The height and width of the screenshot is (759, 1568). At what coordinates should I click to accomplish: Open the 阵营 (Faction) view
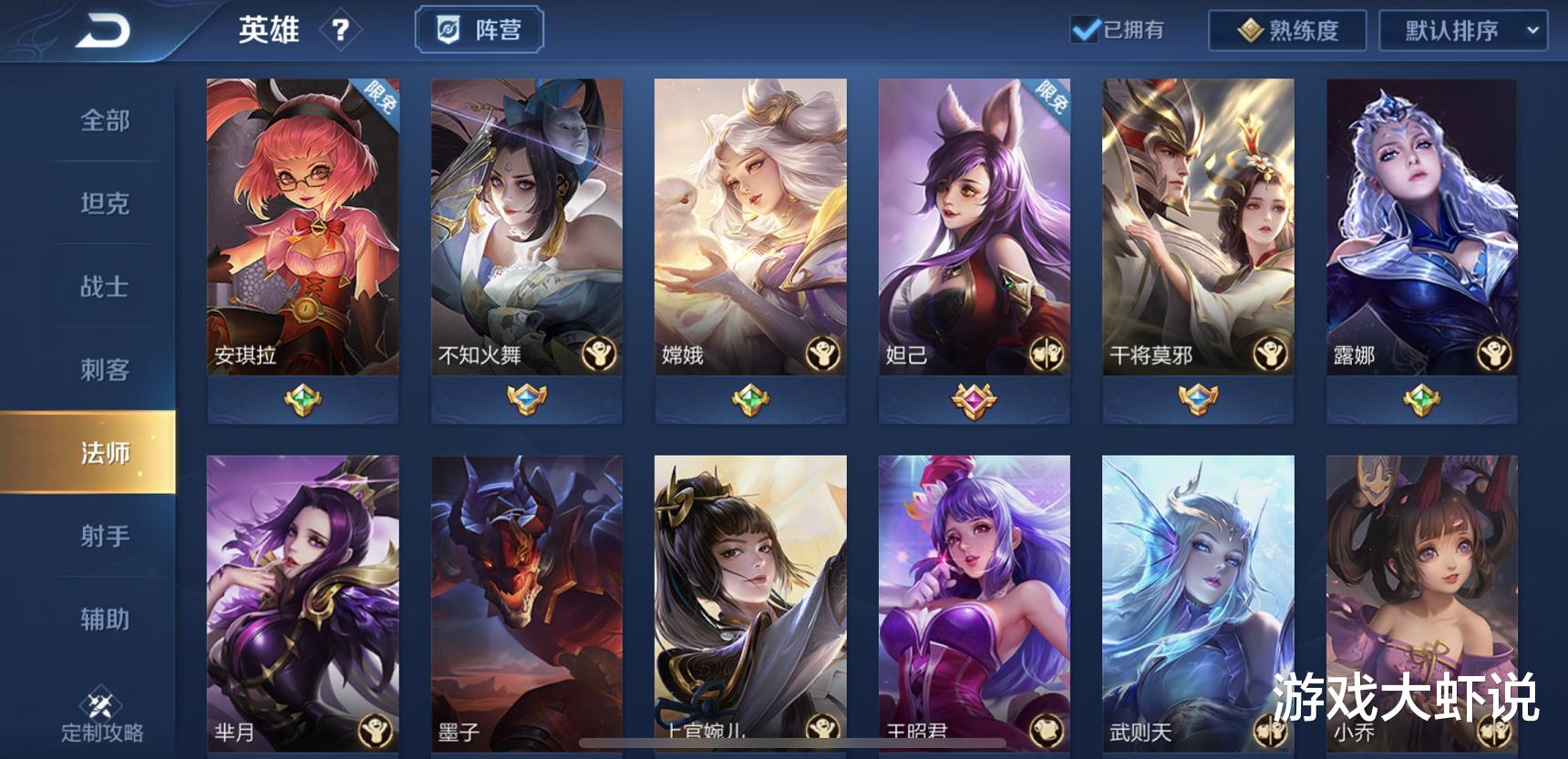point(480,28)
